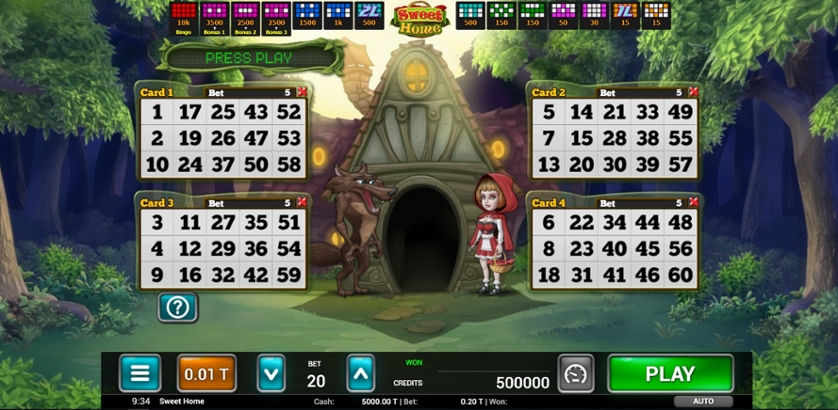The width and height of the screenshot is (838, 410).
Task: Pick the Card 4 bingo card
Action: click(613, 248)
